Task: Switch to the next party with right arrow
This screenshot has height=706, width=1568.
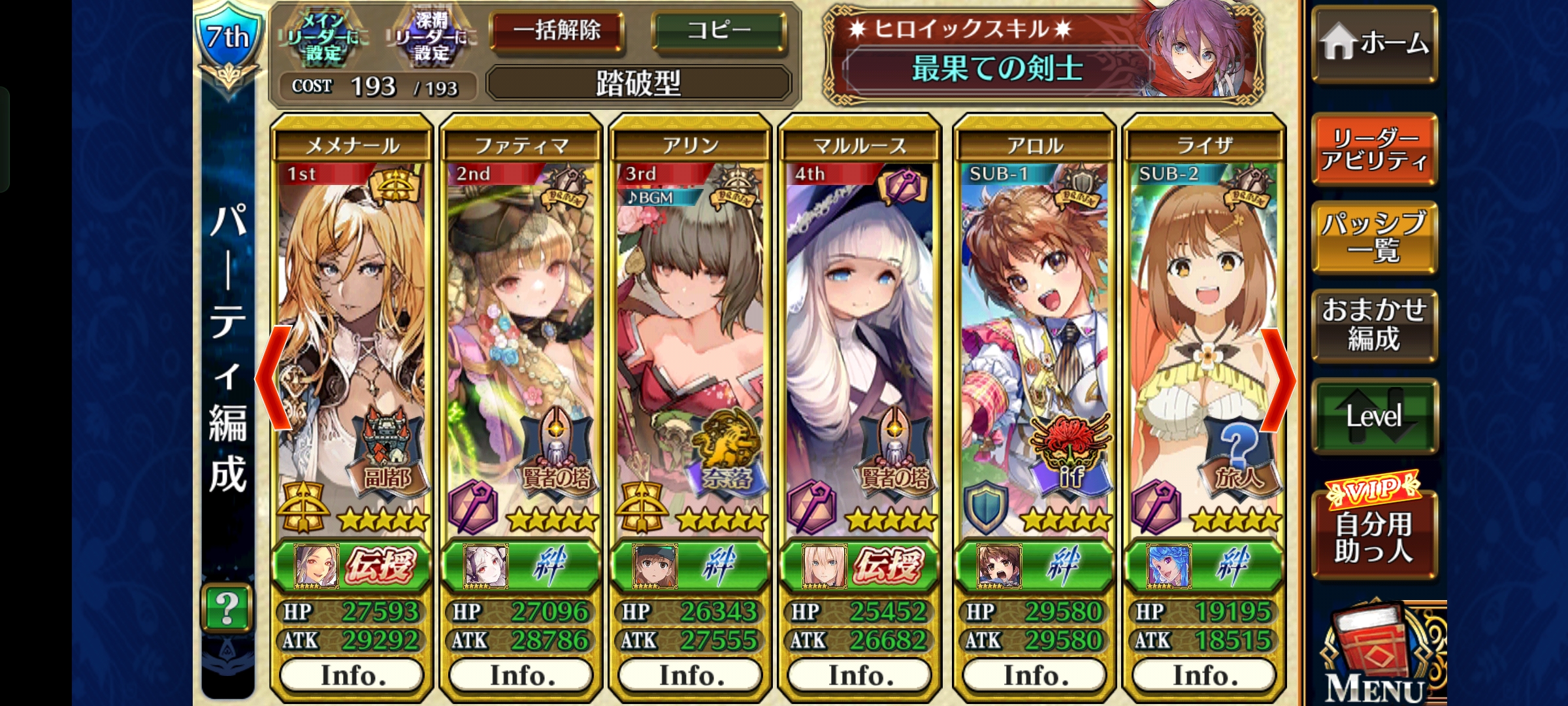Action: click(x=1277, y=379)
